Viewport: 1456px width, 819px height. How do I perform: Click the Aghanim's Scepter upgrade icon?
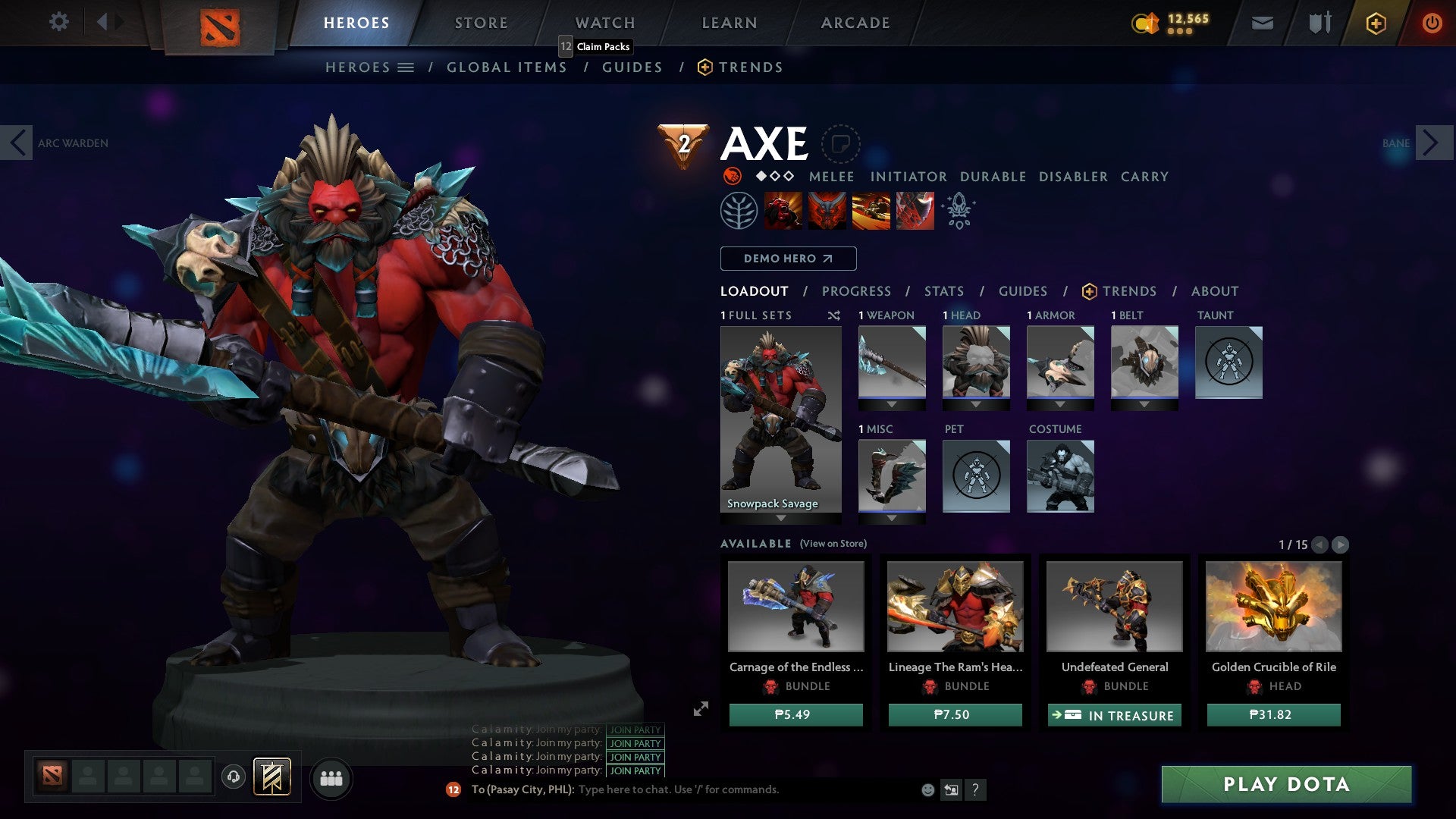tap(959, 210)
